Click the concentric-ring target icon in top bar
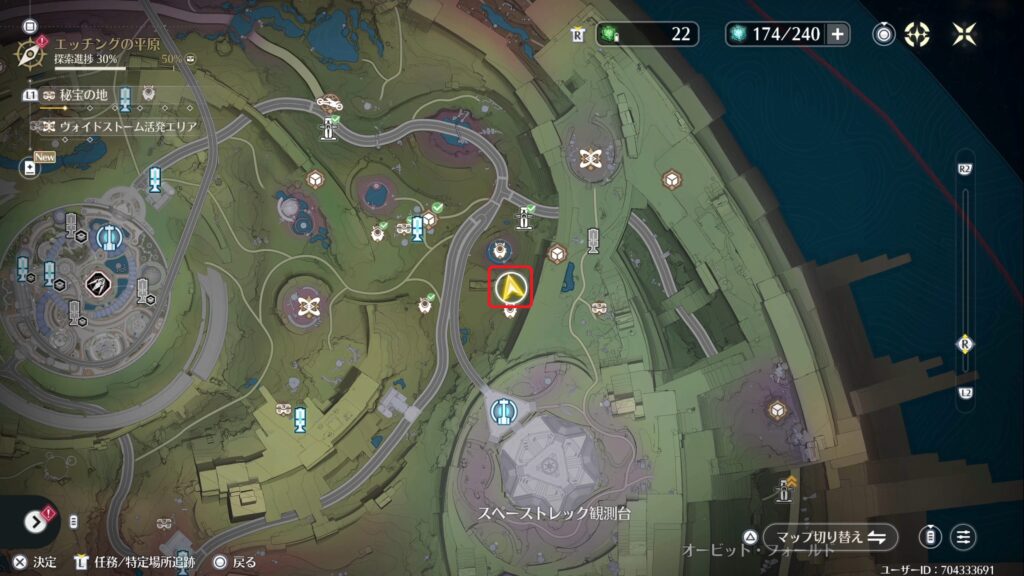This screenshot has width=1024, height=576. tap(884, 34)
